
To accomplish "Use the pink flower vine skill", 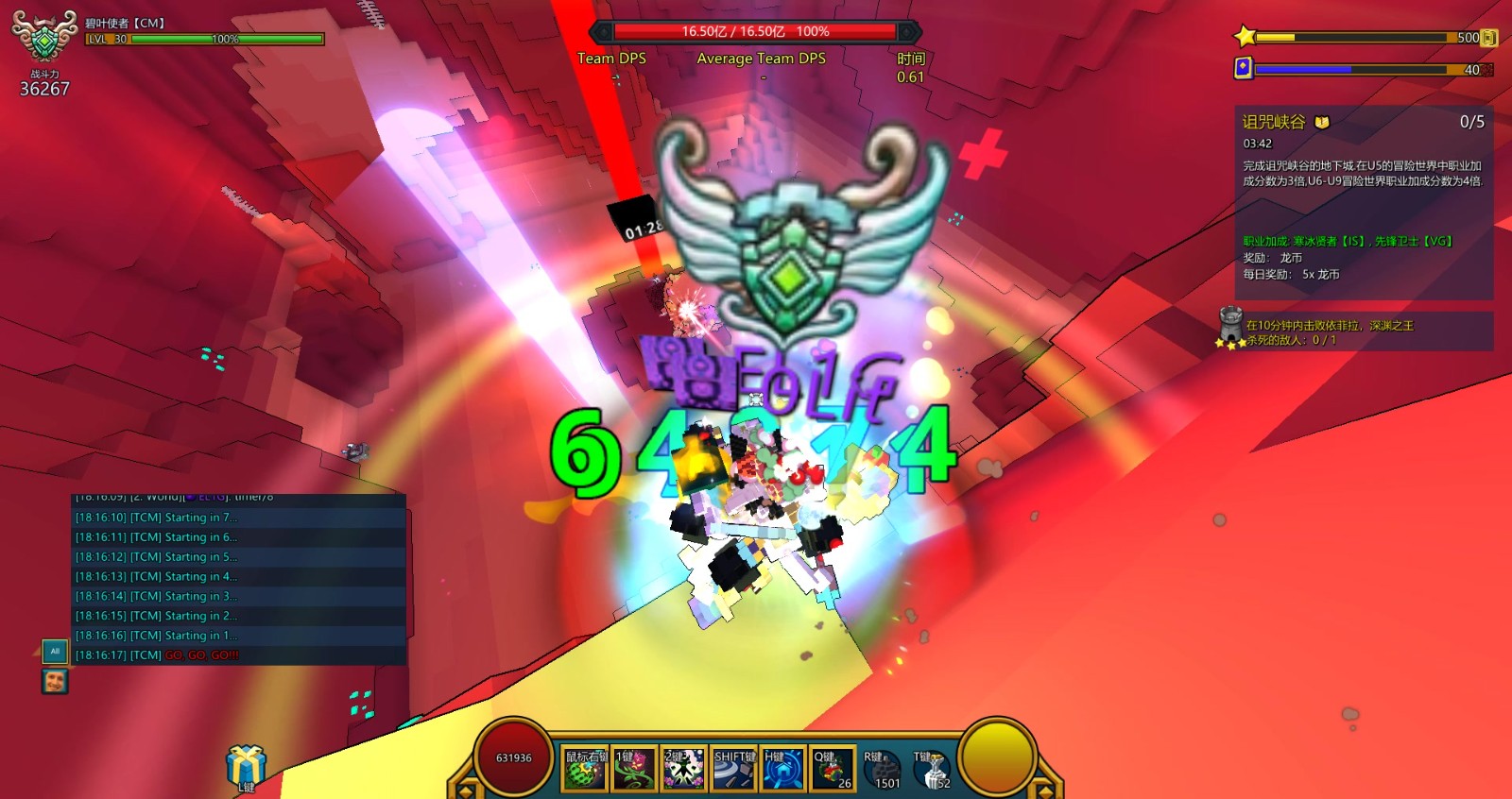I will click(x=635, y=769).
